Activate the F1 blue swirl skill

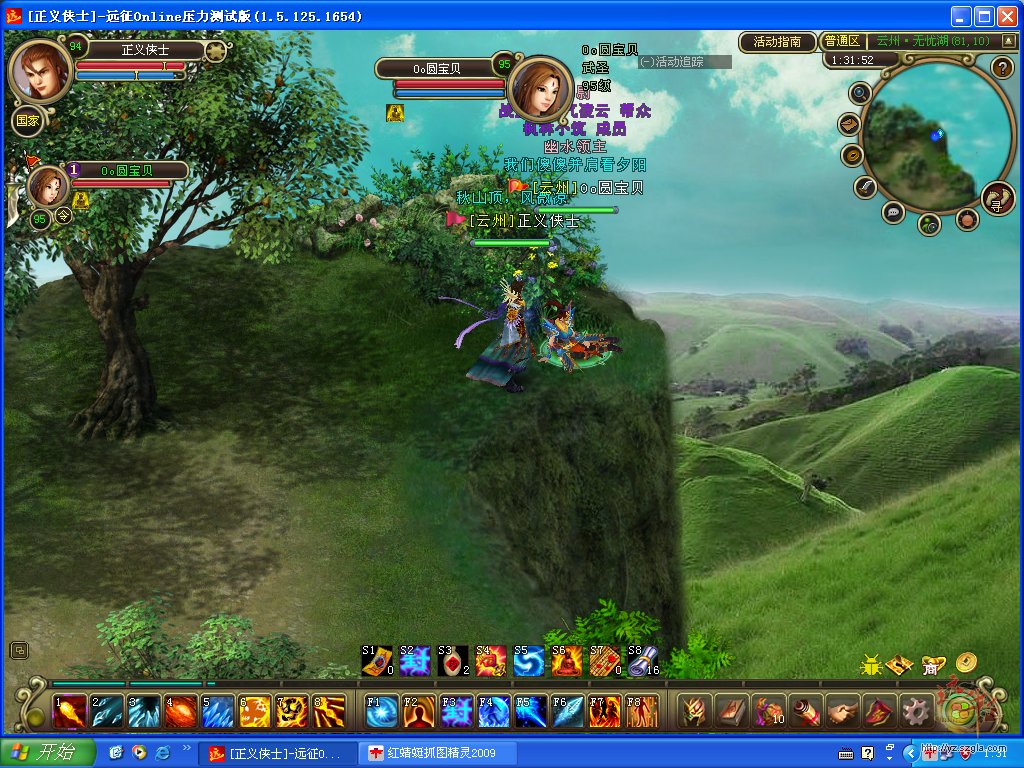tap(382, 711)
